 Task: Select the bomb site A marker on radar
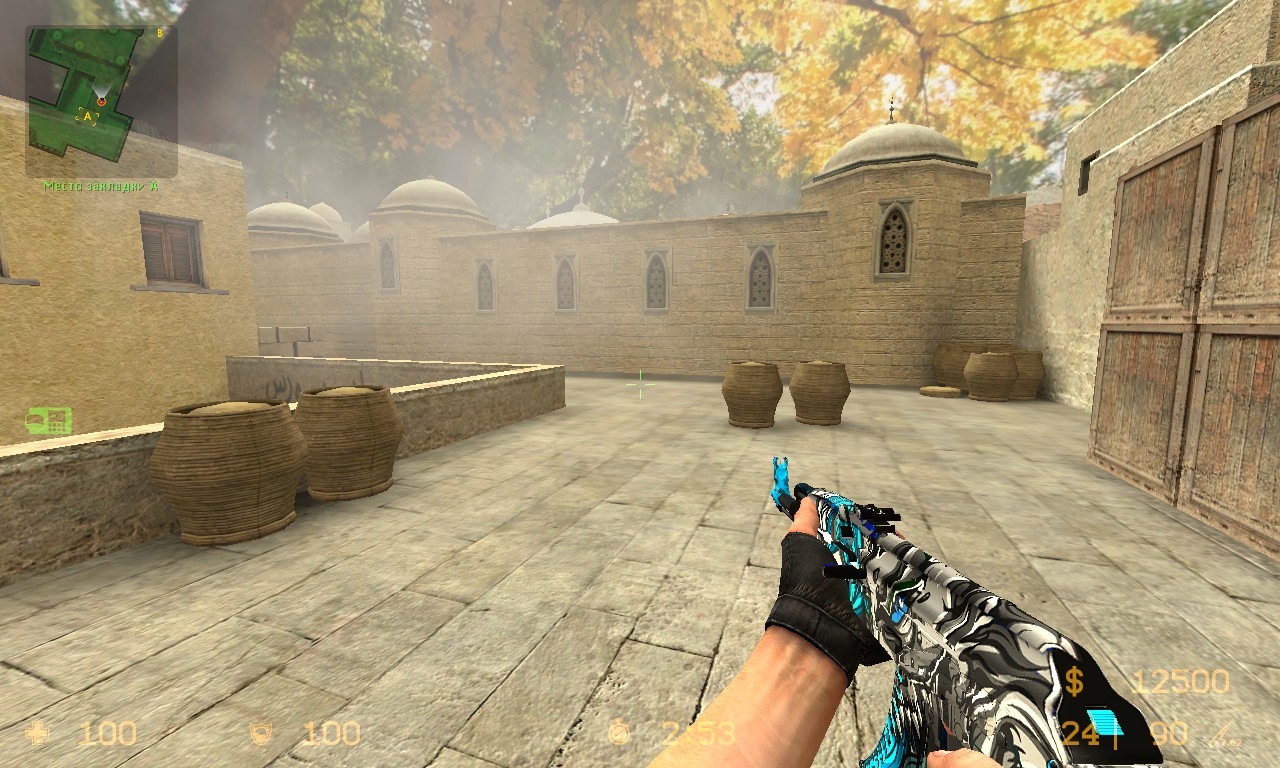point(88,116)
